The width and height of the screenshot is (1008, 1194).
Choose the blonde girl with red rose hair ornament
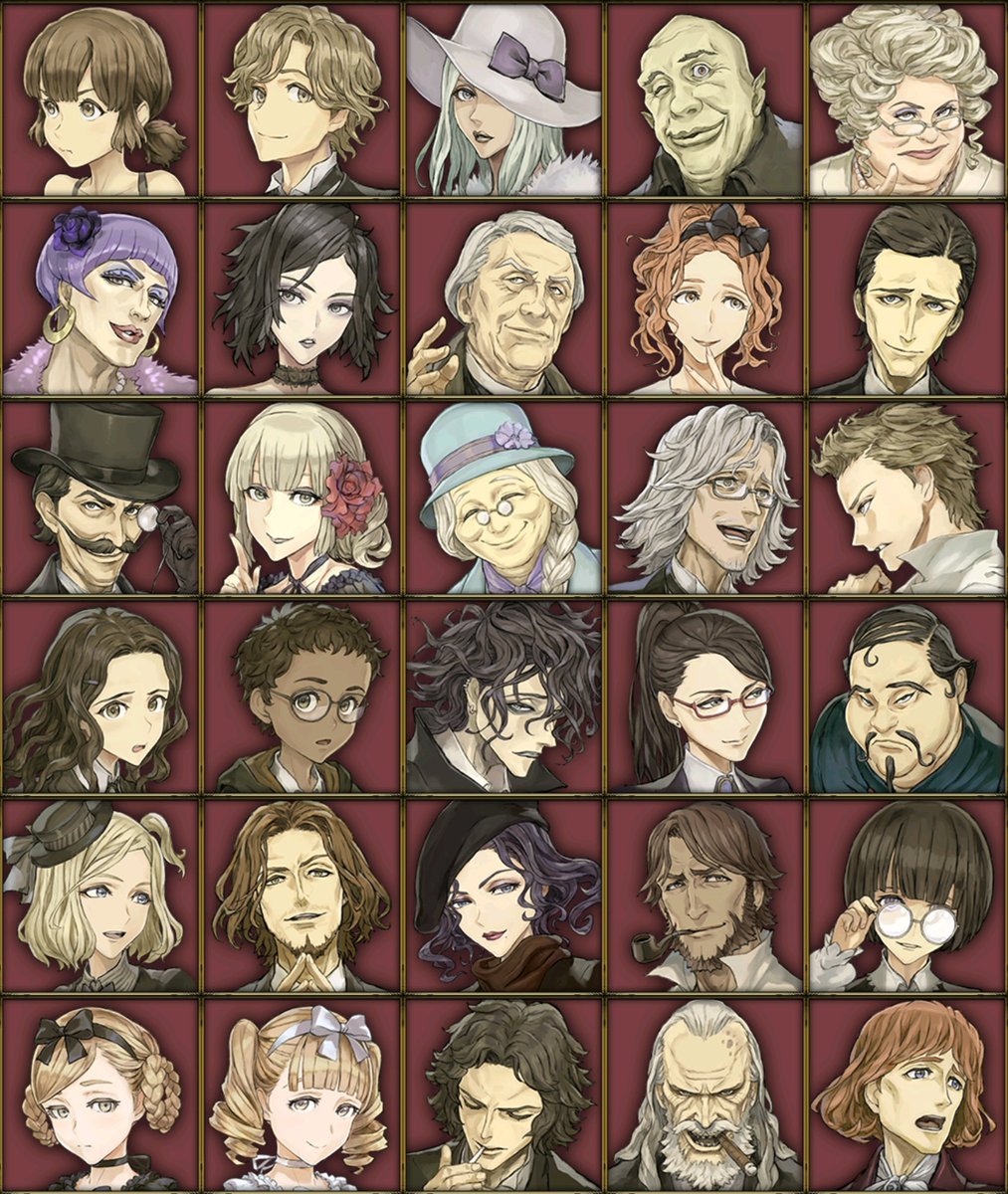302,497
